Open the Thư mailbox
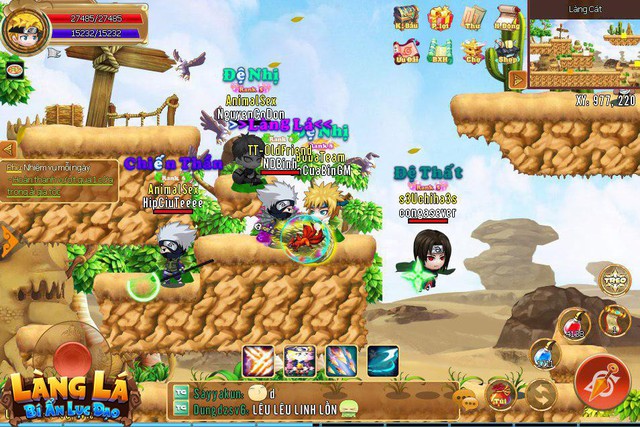The width and height of the screenshot is (640, 427). click(473, 18)
